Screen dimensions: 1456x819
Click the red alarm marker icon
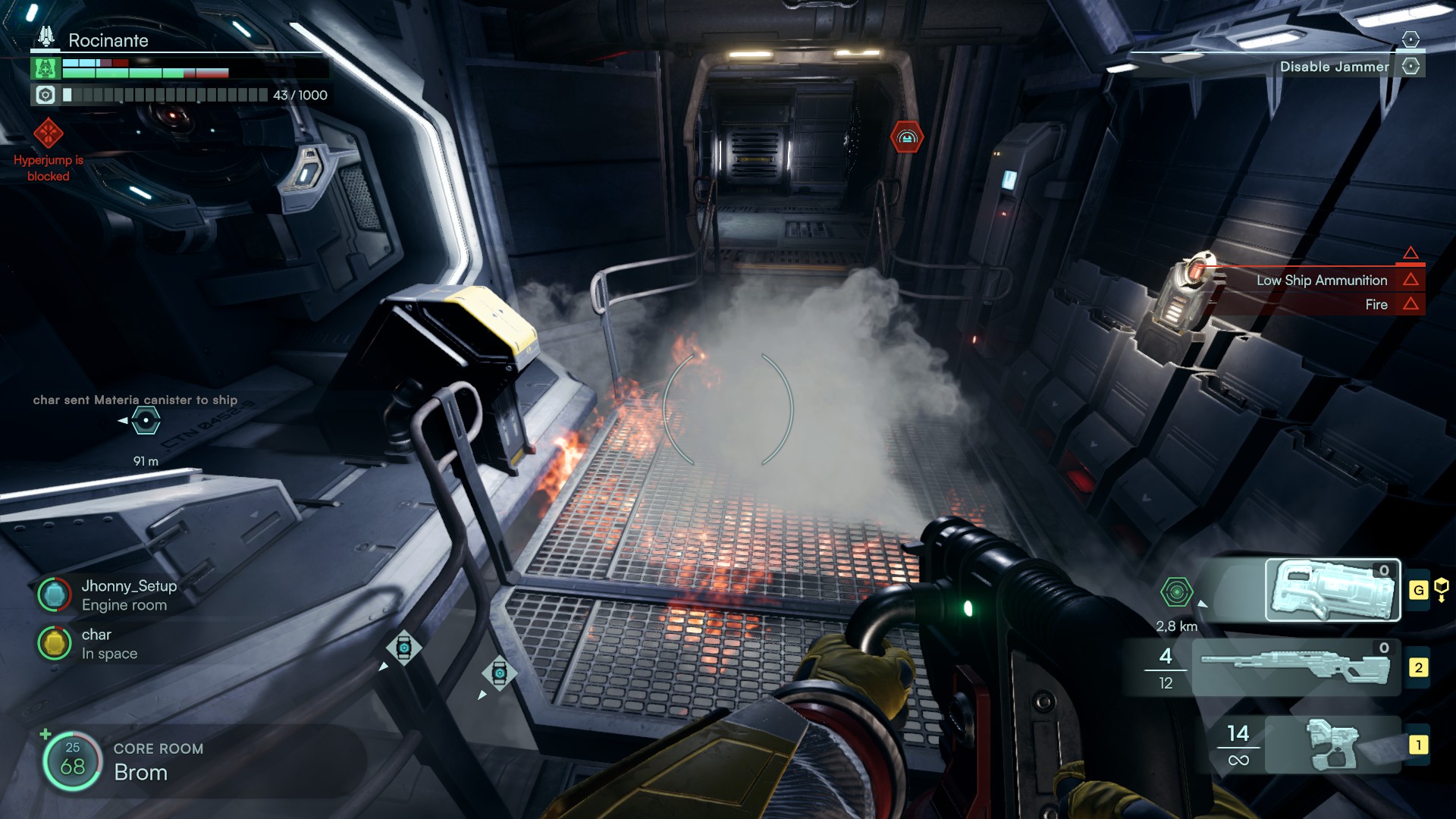907,137
